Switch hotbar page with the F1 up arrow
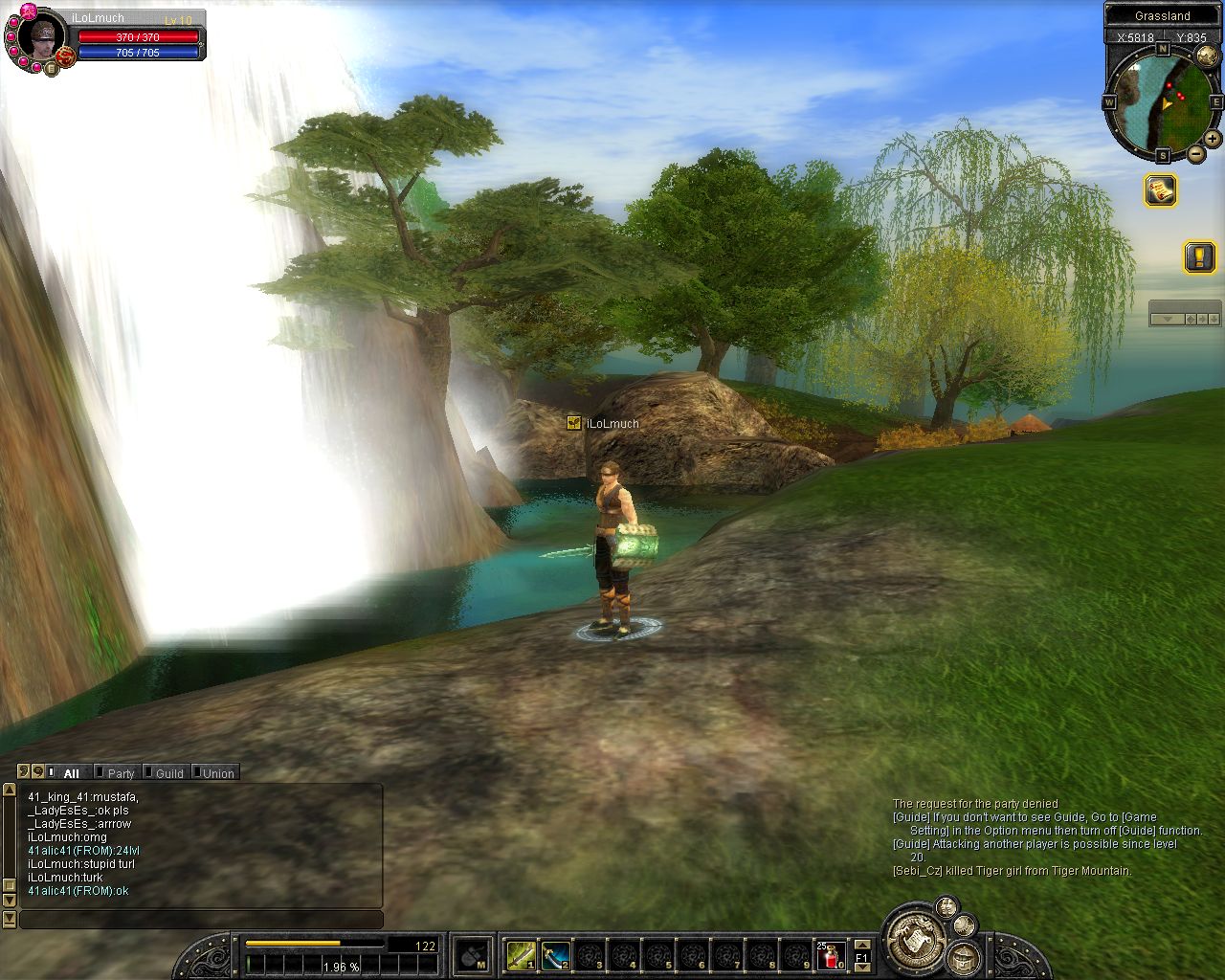 point(861,943)
